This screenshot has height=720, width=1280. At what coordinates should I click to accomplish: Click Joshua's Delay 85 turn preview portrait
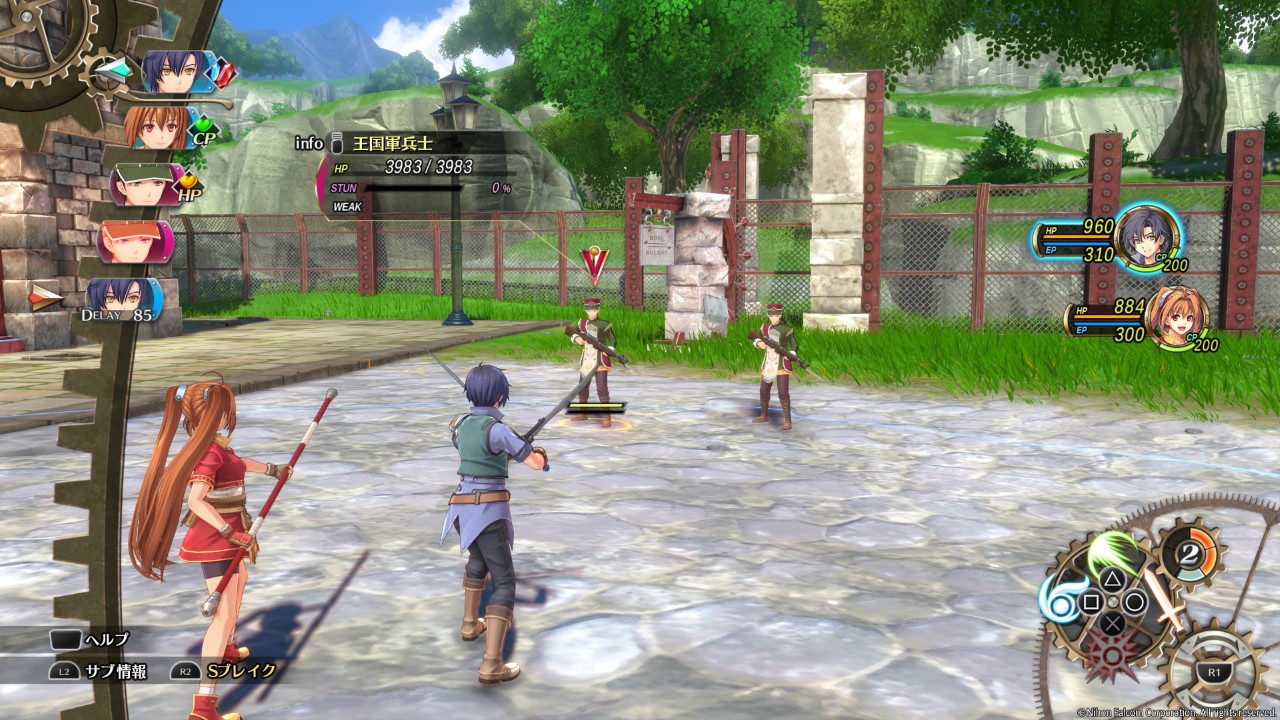(x=124, y=298)
